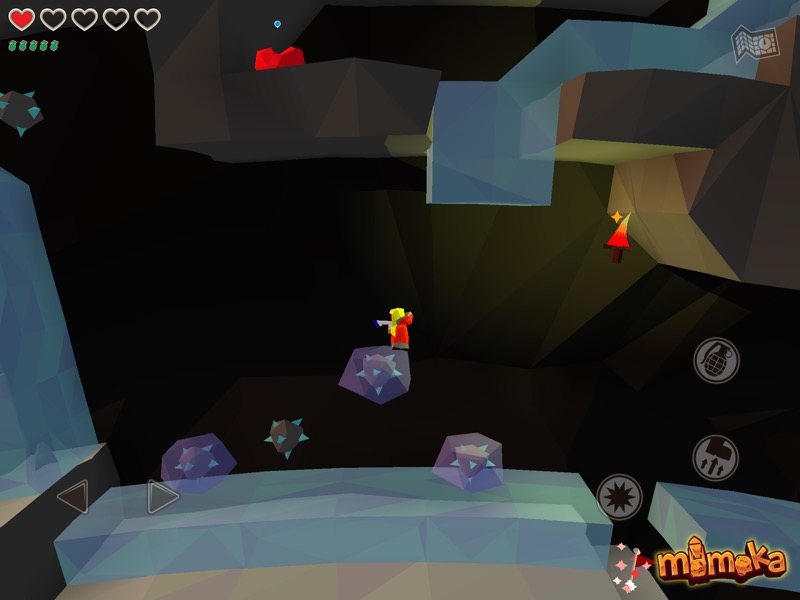Open the map icon
Screen dimensions: 800x600
(753, 43)
